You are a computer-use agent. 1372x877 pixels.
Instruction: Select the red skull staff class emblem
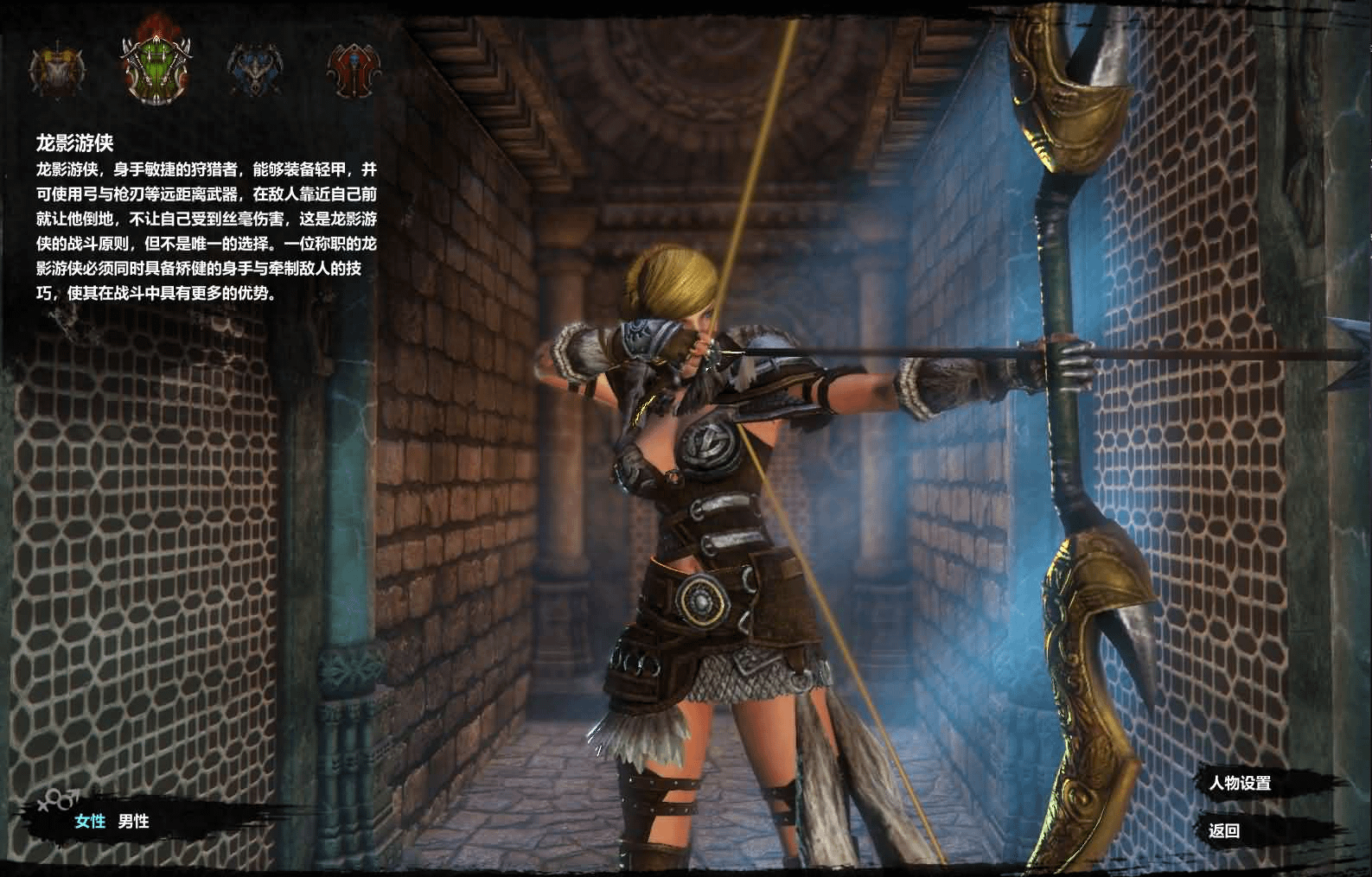pos(353,71)
